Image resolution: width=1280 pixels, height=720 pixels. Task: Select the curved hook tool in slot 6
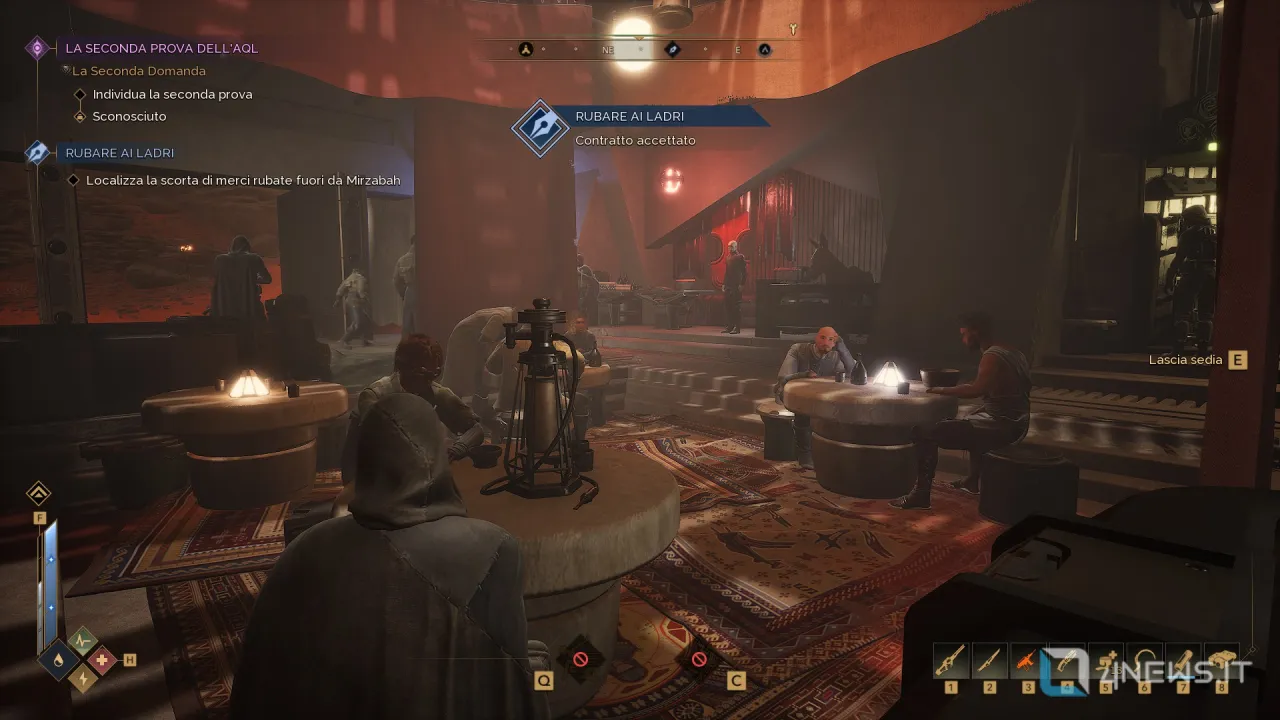(x=1144, y=660)
